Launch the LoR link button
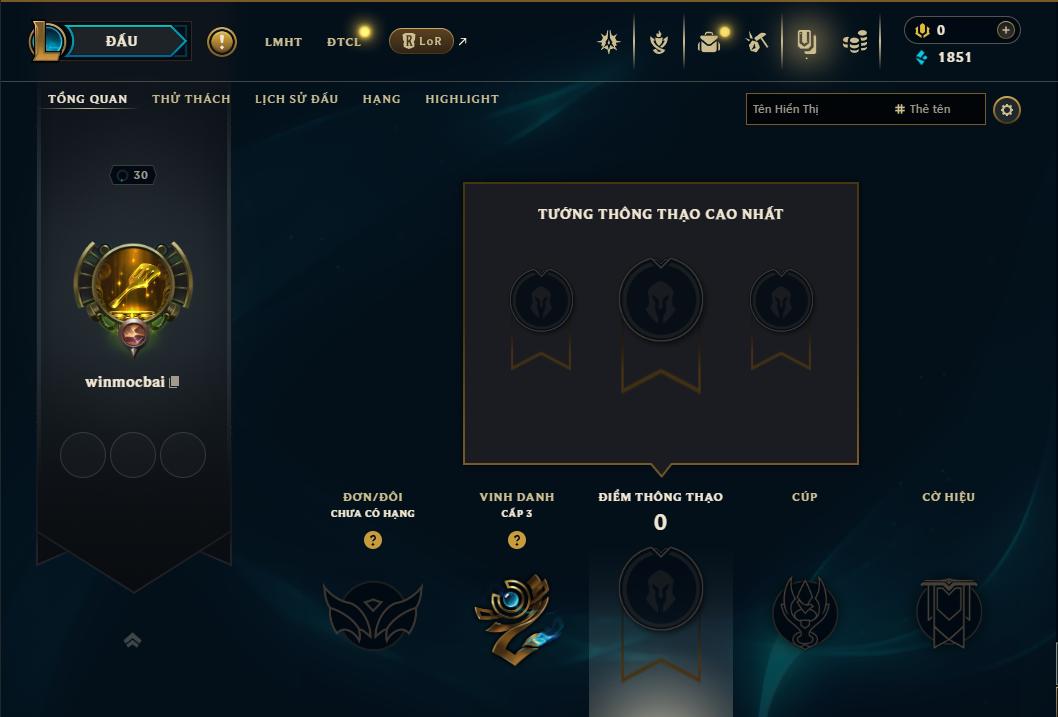 (x=421, y=41)
